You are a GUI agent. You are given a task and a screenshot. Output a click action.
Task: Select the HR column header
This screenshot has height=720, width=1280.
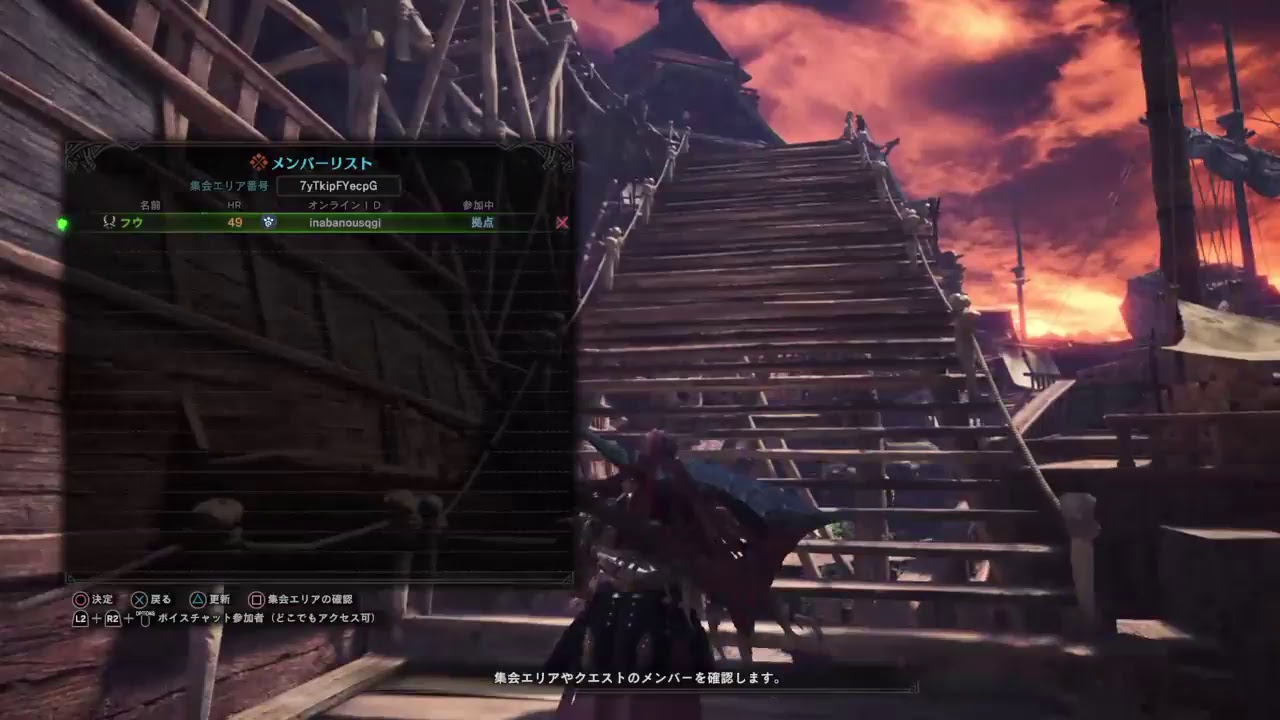click(x=235, y=204)
